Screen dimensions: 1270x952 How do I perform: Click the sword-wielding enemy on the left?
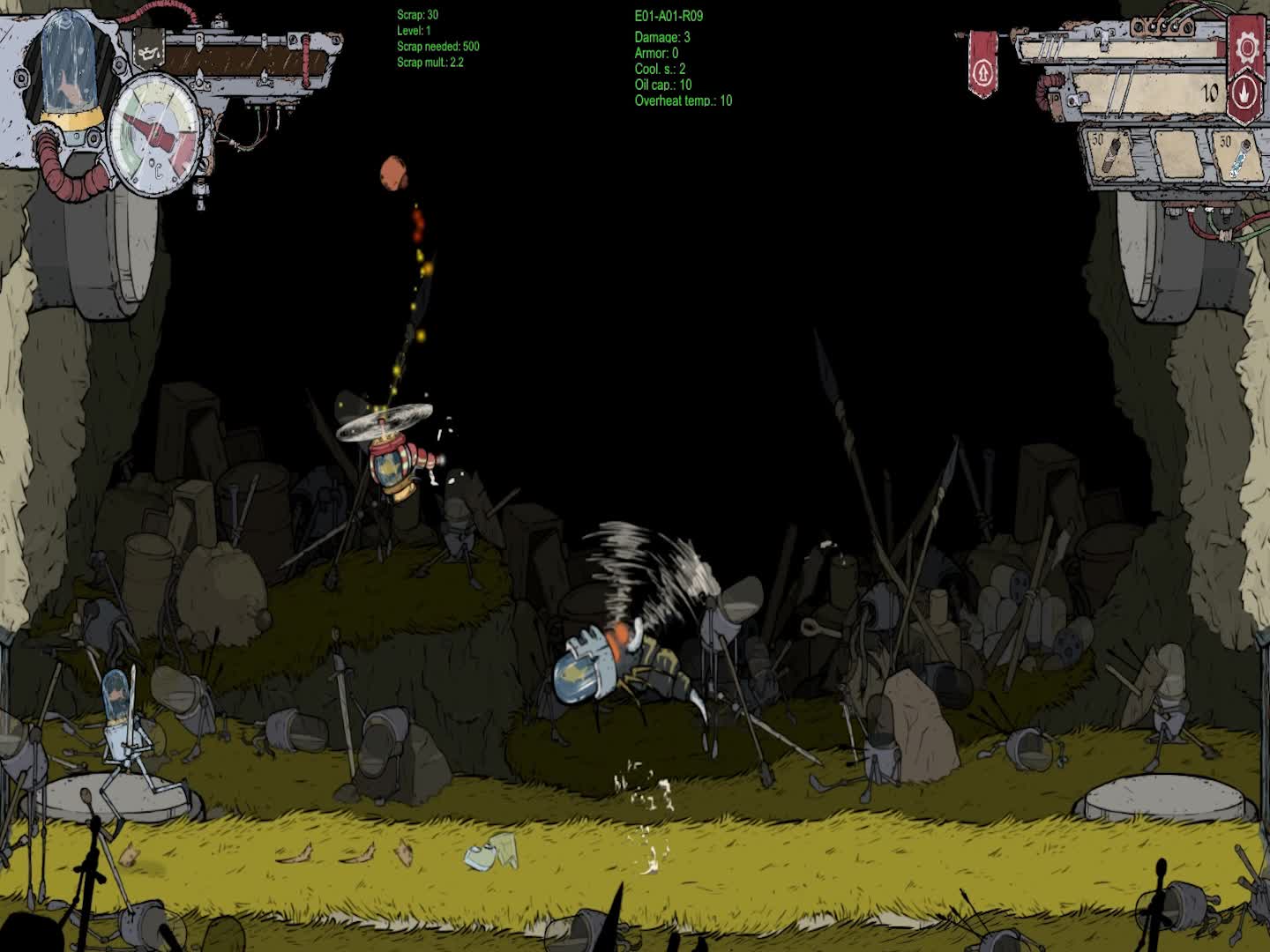[x=123, y=732]
